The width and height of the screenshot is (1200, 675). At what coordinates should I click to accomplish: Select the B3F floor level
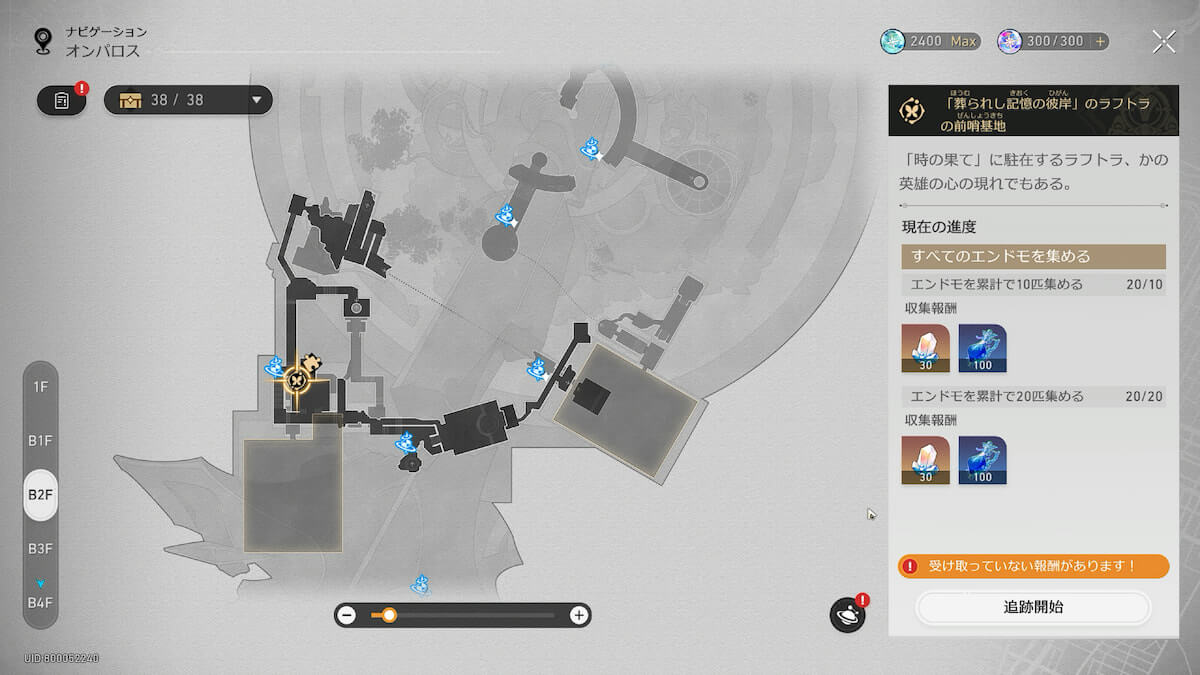pyautogui.click(x=40, y=548)
